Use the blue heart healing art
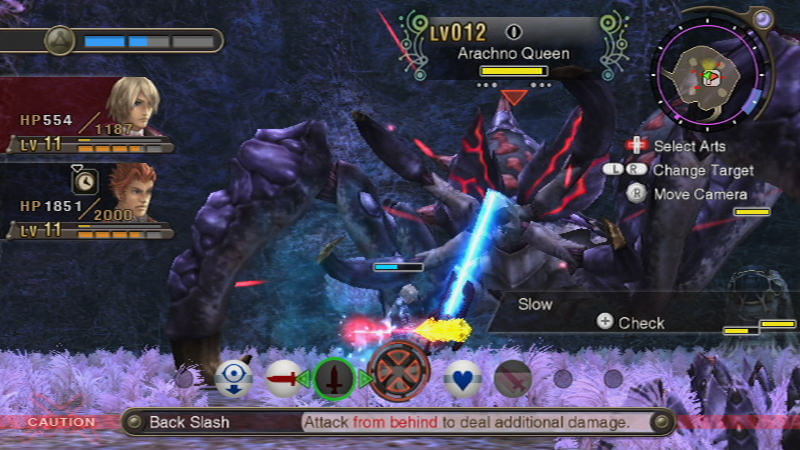The image size is (800, 450). pyautogui.click(x=462, y=378)
